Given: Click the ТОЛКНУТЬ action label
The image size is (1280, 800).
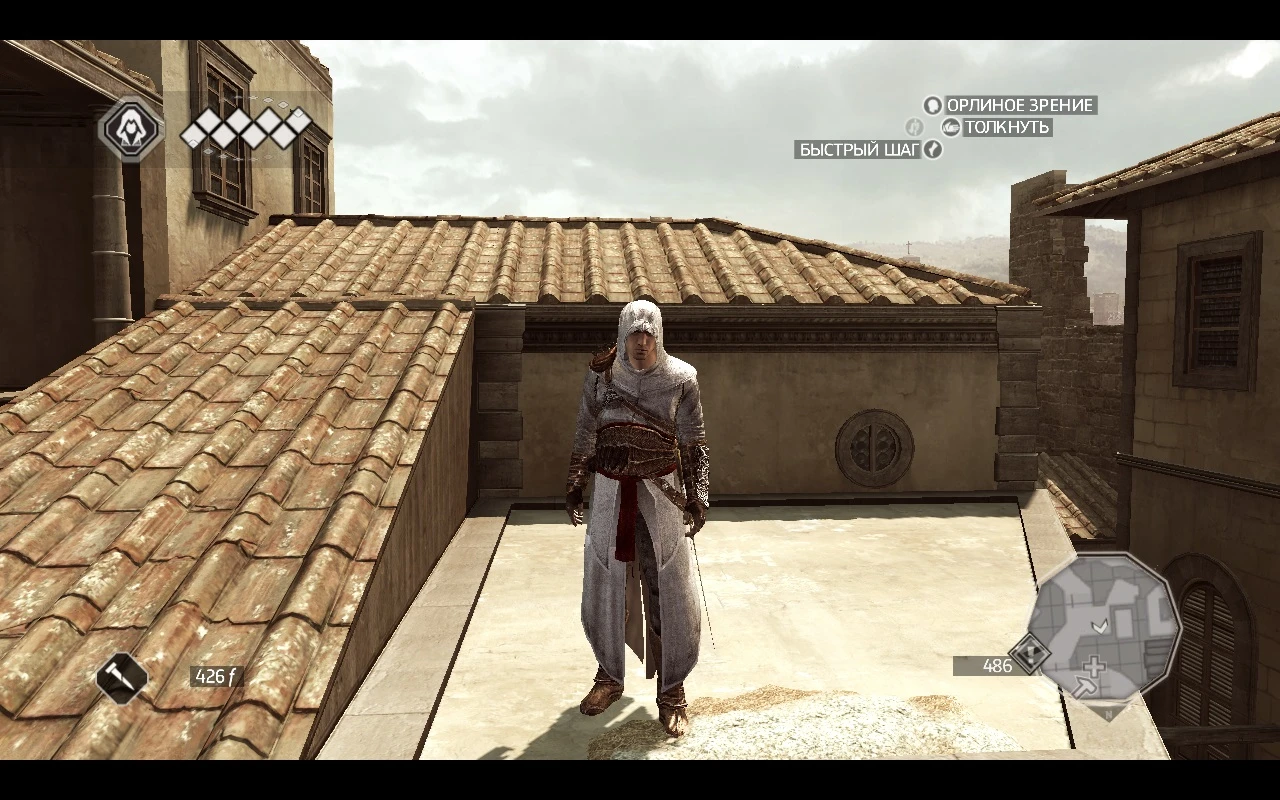Looking at the screenshot, I should click(1005, 128).
